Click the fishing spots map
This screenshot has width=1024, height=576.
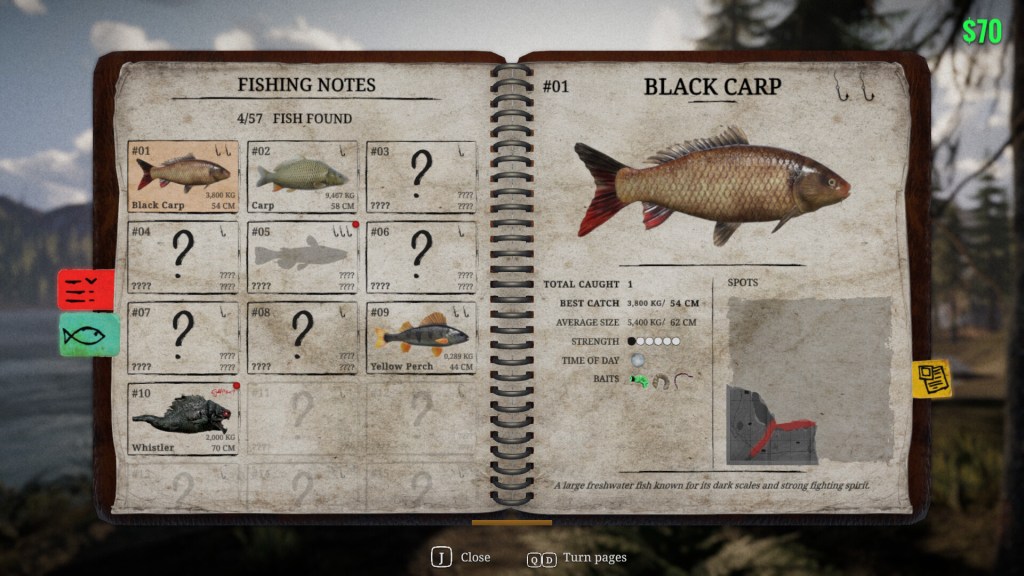[x=808, y=380]
